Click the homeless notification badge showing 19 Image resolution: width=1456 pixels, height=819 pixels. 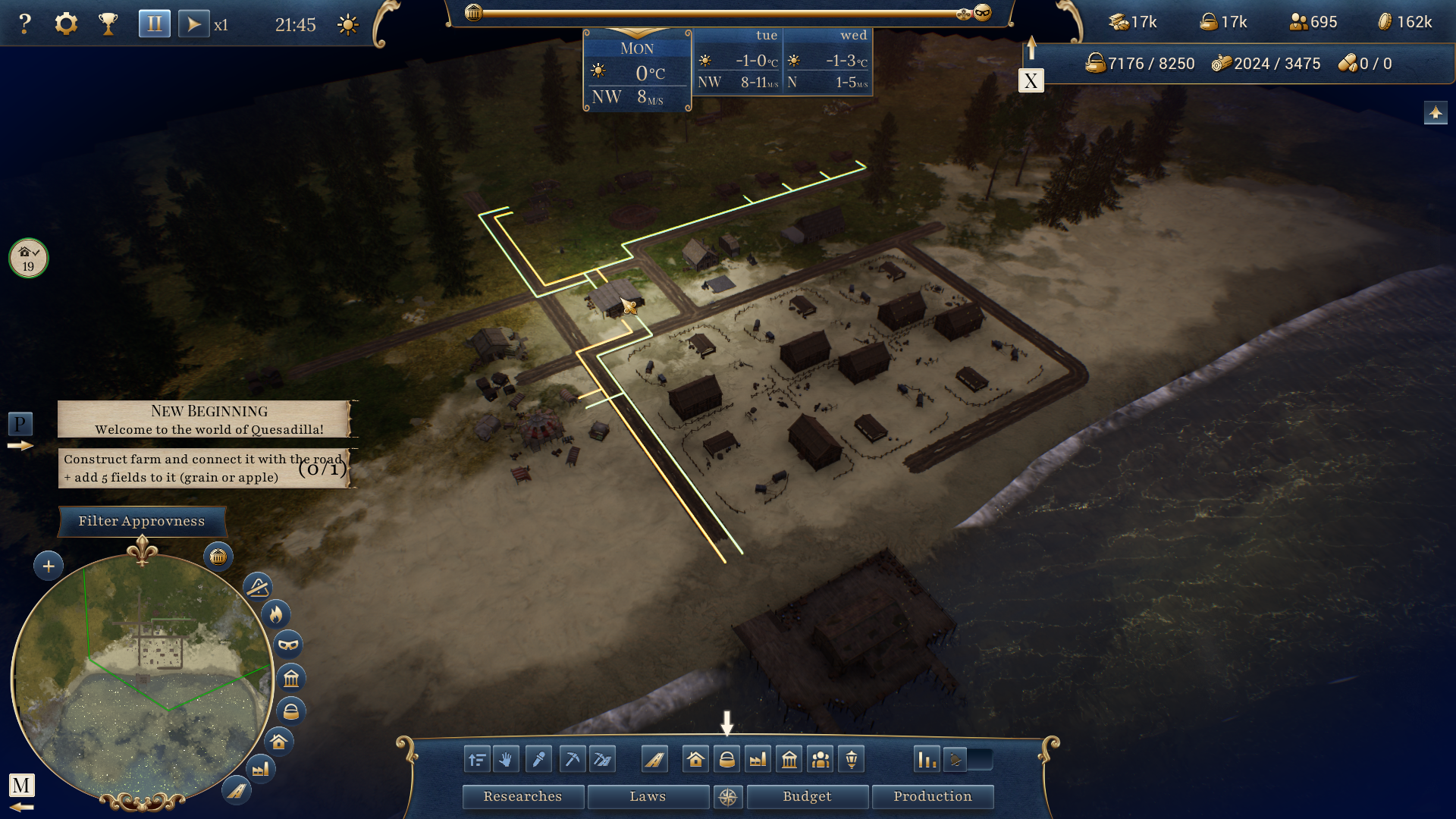point(28,259)
